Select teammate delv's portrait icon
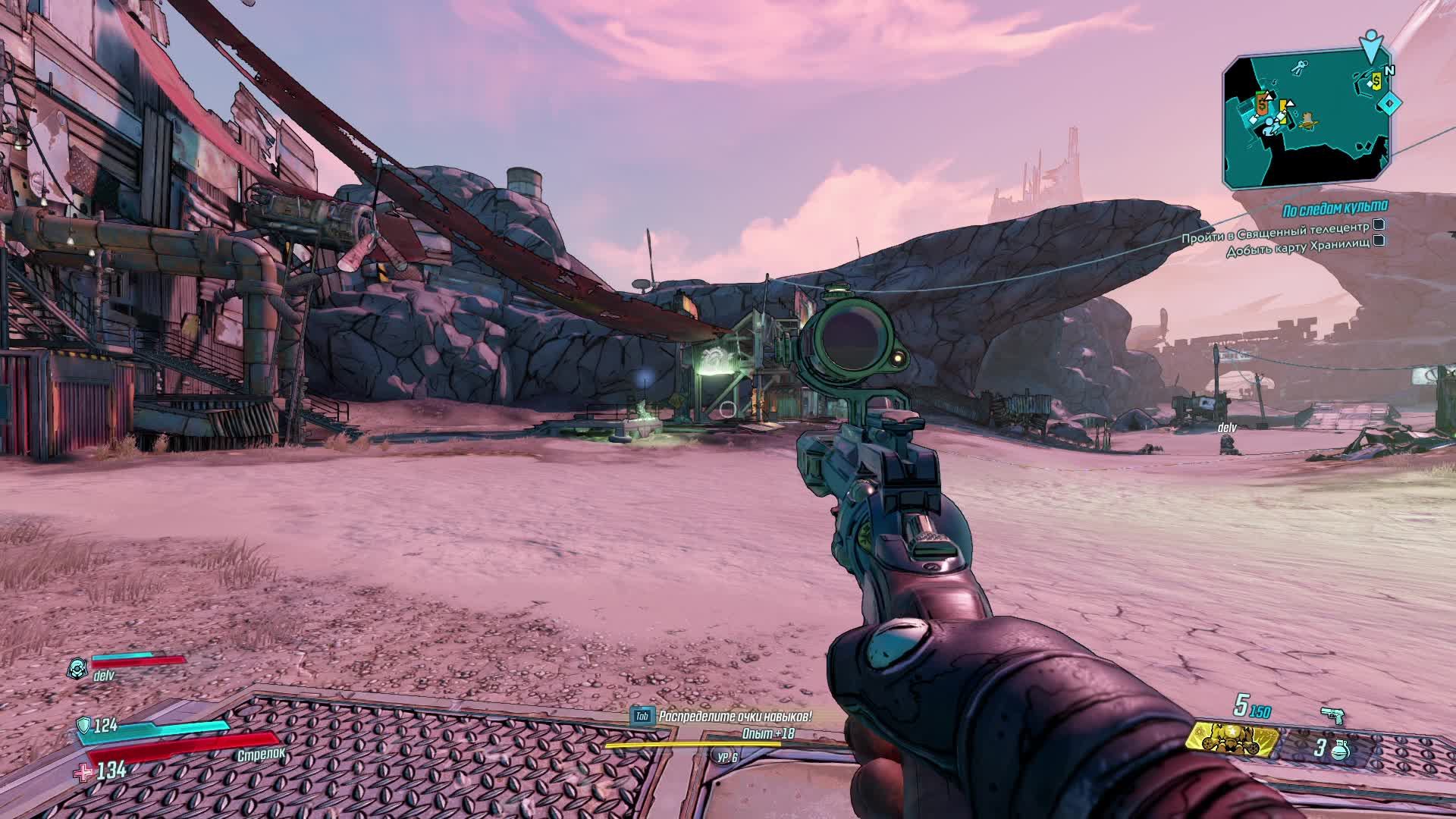 click(77, 668)
